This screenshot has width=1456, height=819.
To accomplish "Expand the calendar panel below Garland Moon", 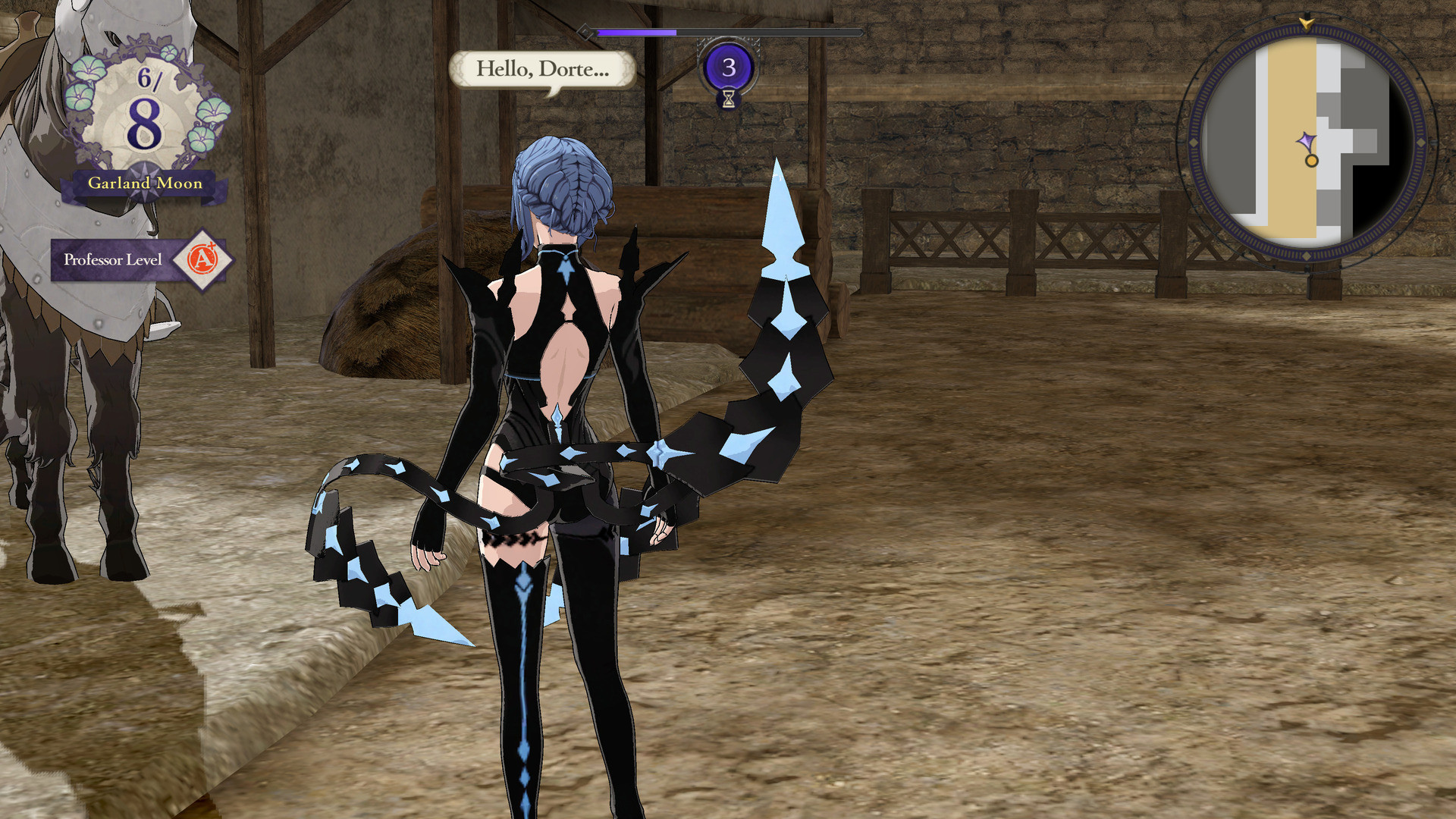I will click(144, 183).
